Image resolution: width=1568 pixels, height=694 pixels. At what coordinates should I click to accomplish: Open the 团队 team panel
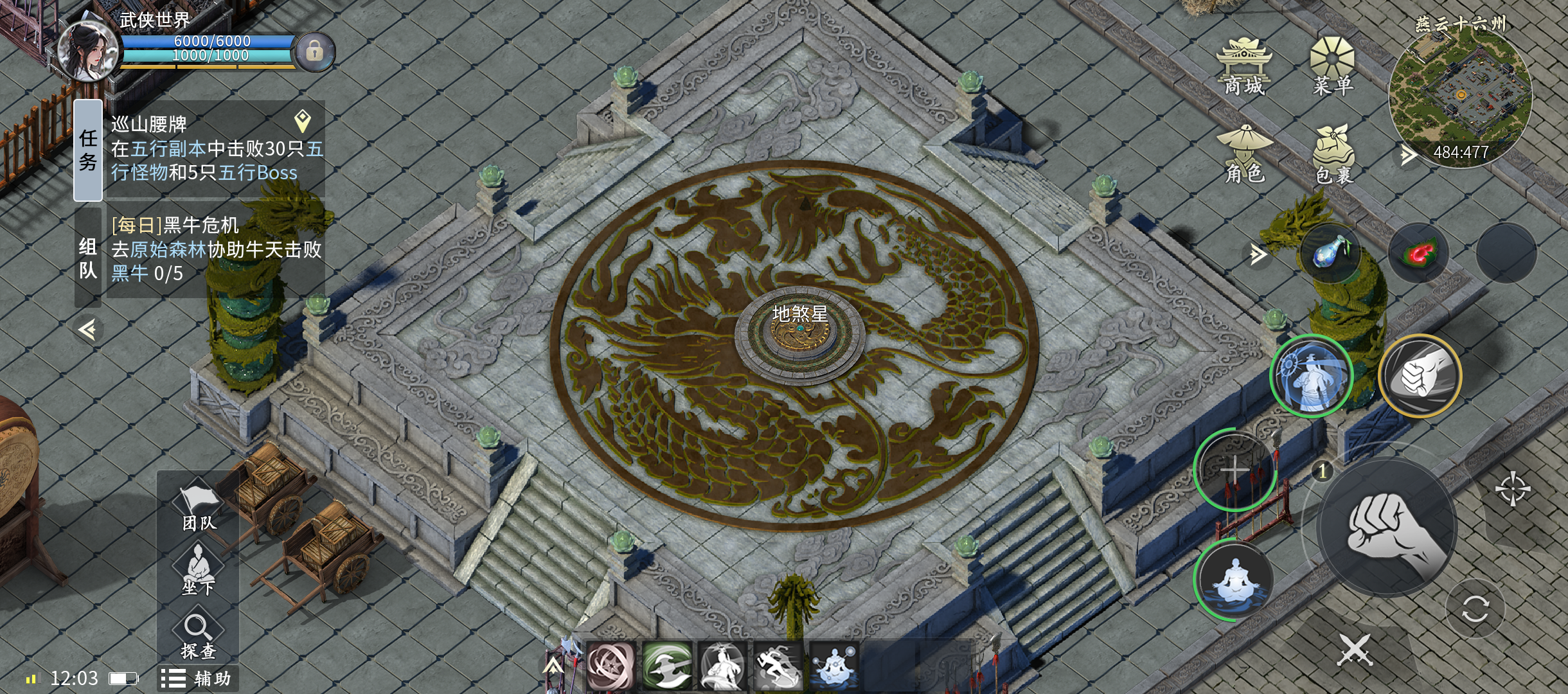pyautogui.click(x=199, y=508)
